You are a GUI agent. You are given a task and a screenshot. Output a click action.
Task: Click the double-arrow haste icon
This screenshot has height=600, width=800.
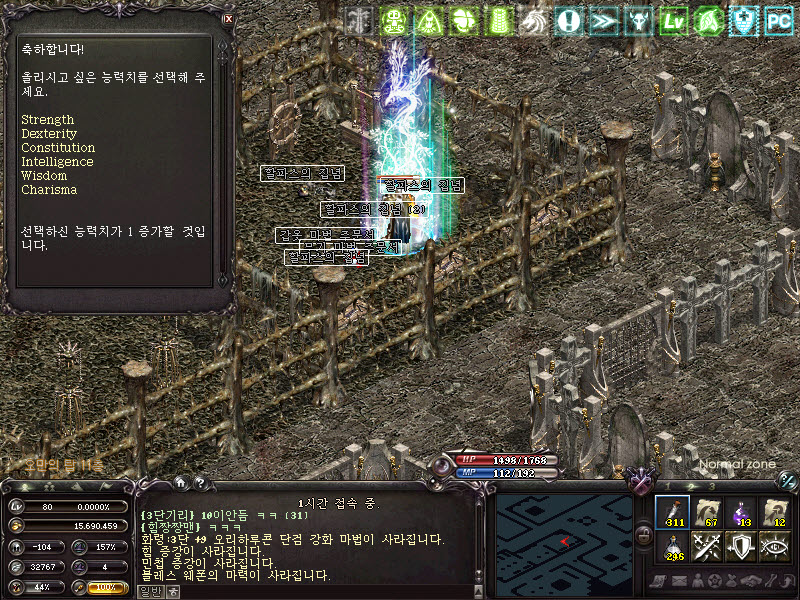[x=603, y=20]
